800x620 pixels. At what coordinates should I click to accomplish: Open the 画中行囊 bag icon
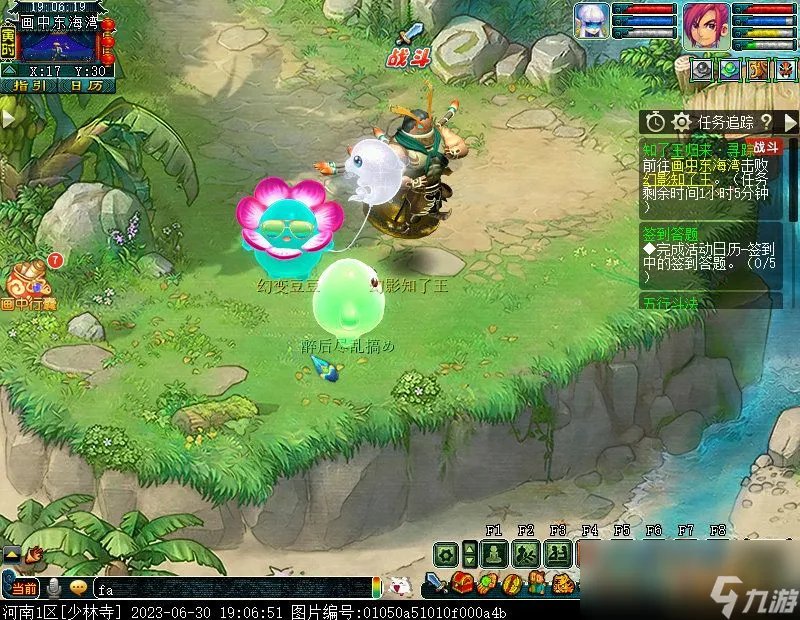coord(30,282)
